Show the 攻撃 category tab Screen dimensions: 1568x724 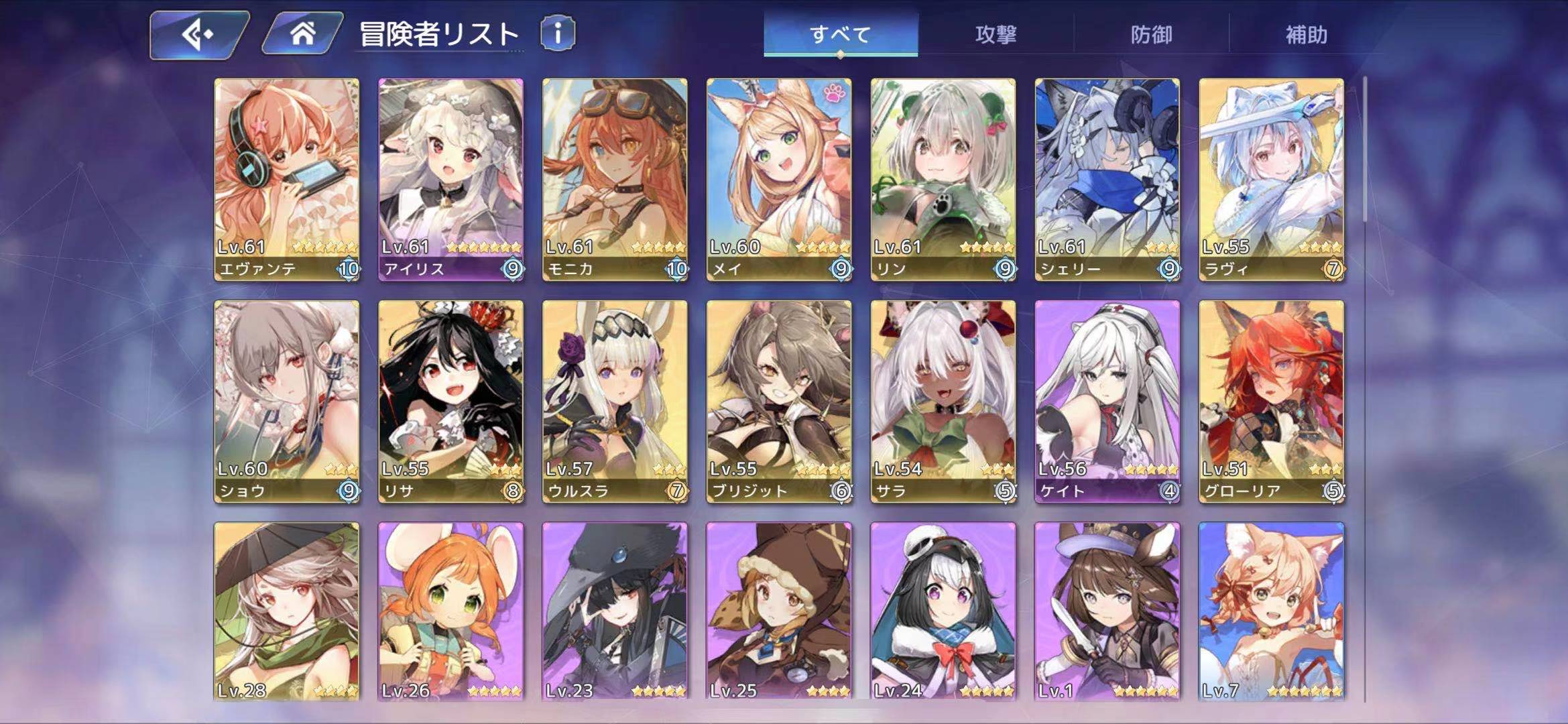point(996,34)
